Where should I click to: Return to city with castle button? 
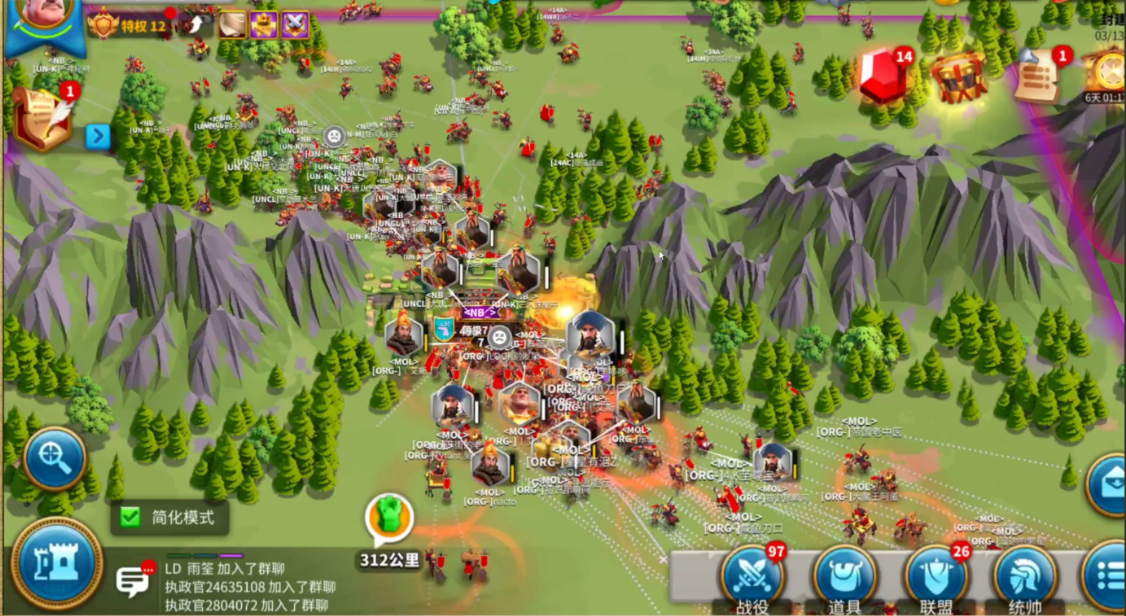tap(57, 563)
